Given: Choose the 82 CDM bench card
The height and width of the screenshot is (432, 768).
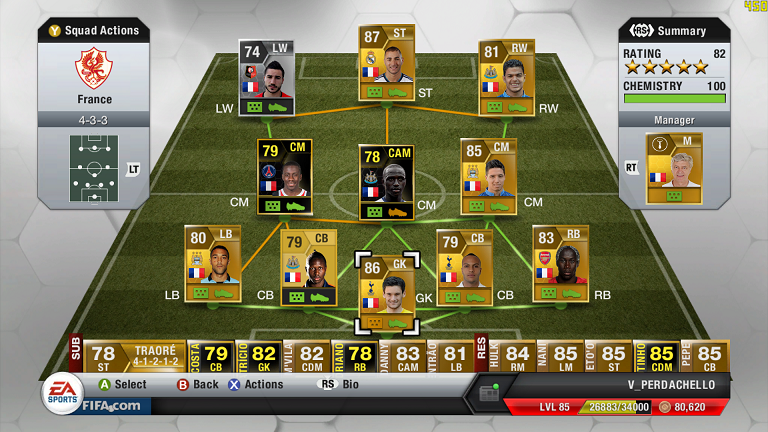Looking at the screenshot, I should 312,356.
